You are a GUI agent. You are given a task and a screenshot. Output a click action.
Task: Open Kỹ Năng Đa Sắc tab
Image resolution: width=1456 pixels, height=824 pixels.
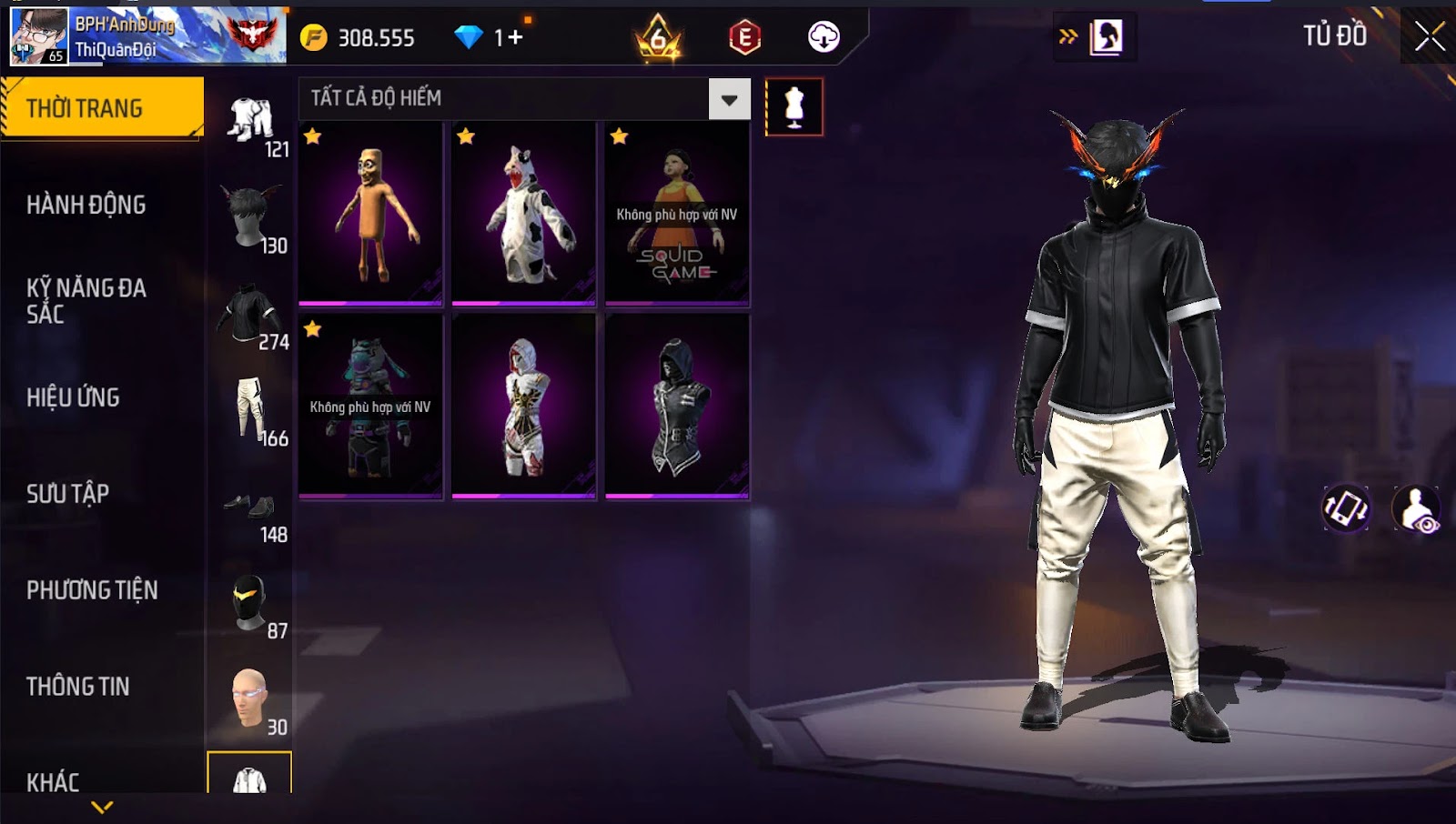click(x=86, y=301)
